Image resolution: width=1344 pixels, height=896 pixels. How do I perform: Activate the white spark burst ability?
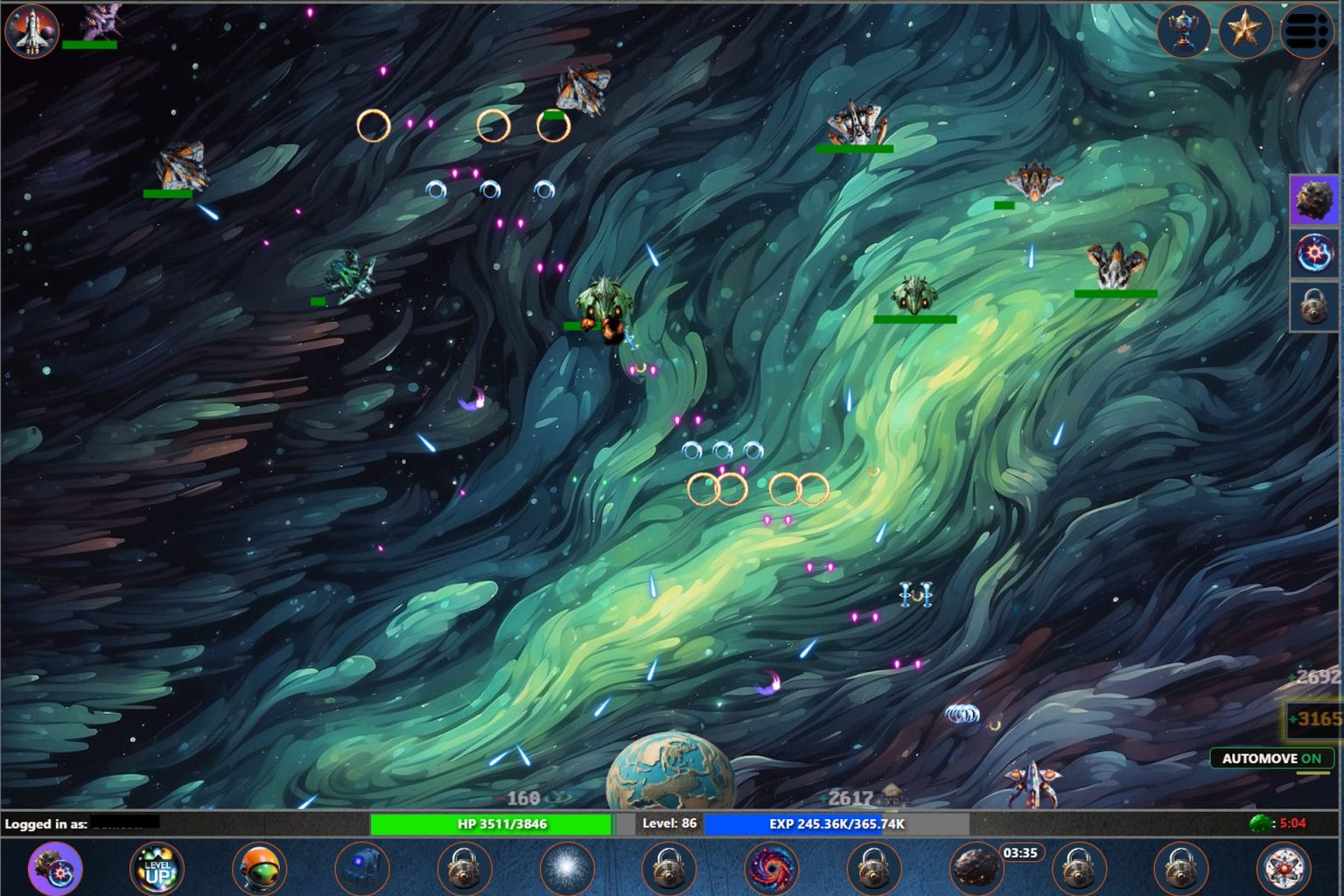point(567,867)
